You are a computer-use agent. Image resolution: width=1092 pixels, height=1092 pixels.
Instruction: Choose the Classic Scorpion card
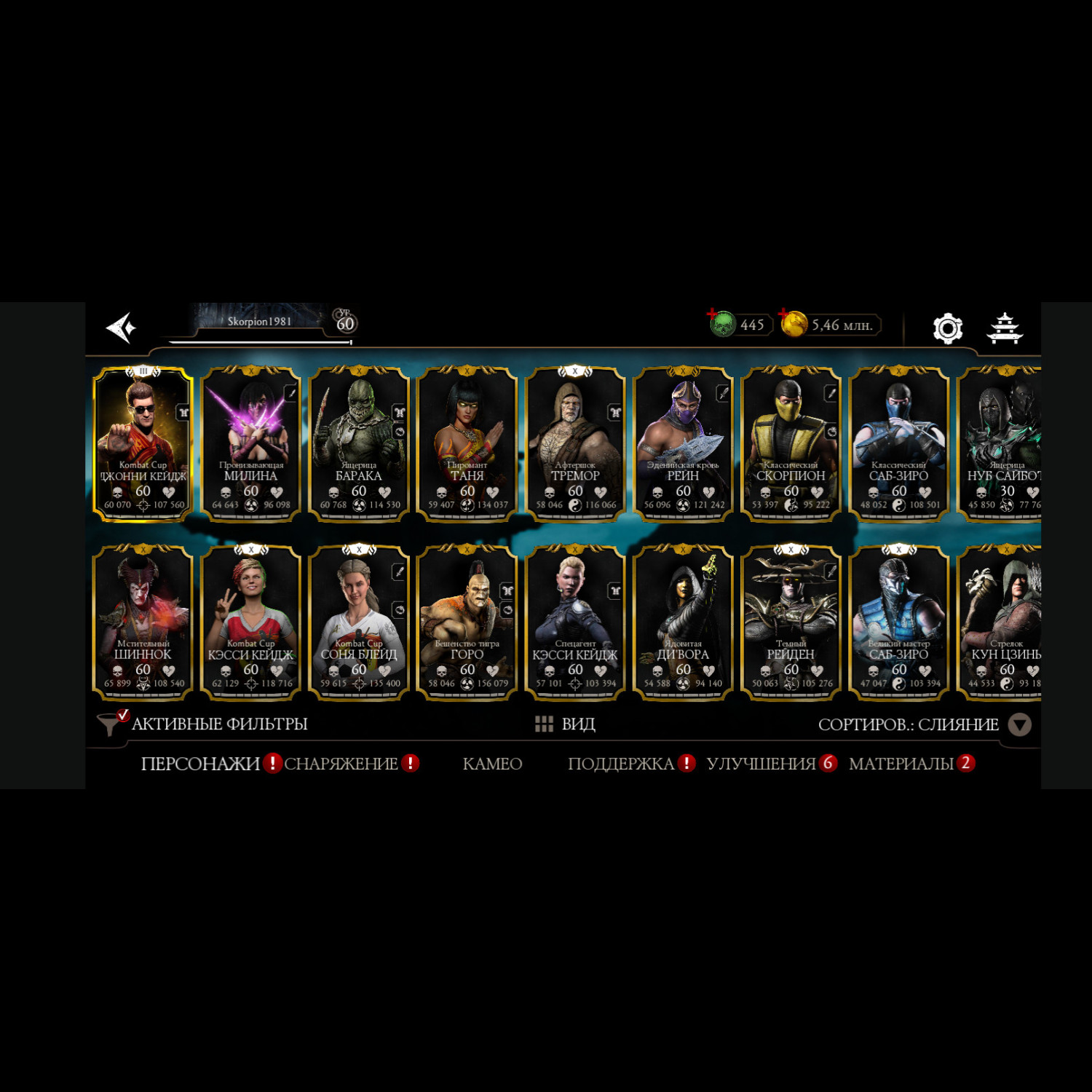pyautogui.click(x=791, y=444)
